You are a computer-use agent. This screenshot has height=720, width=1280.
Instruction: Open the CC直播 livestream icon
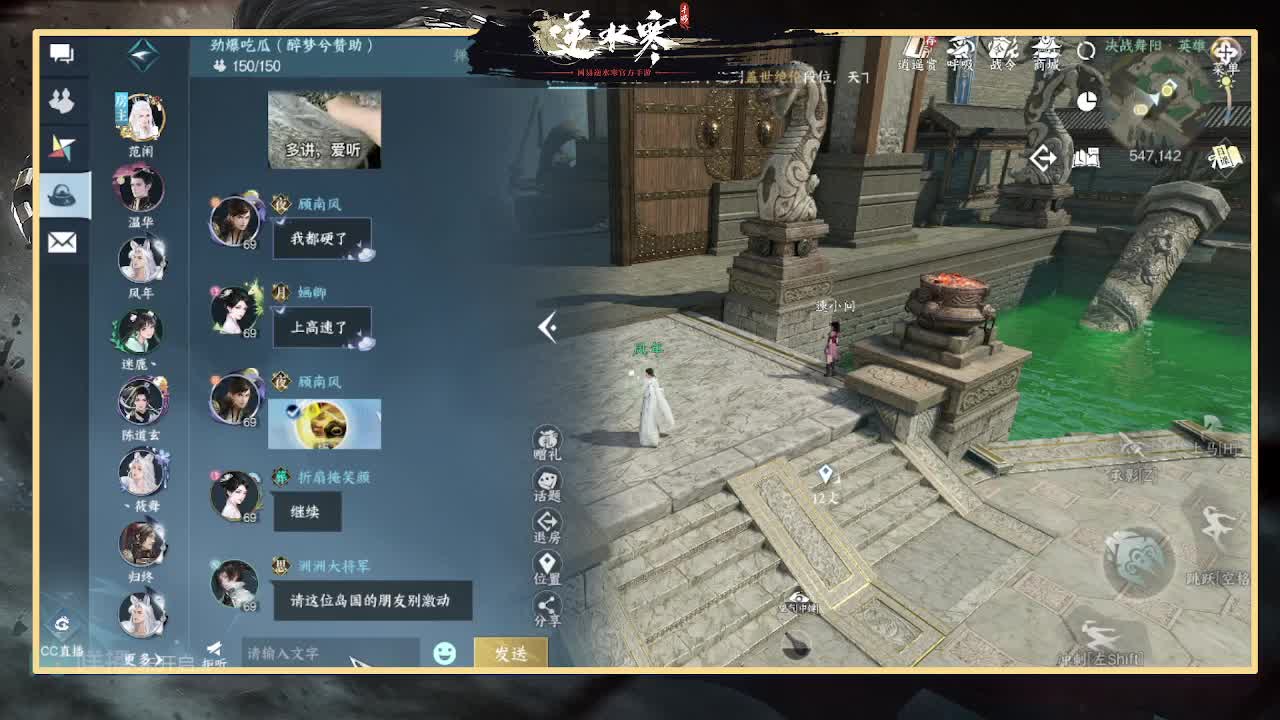62,625
